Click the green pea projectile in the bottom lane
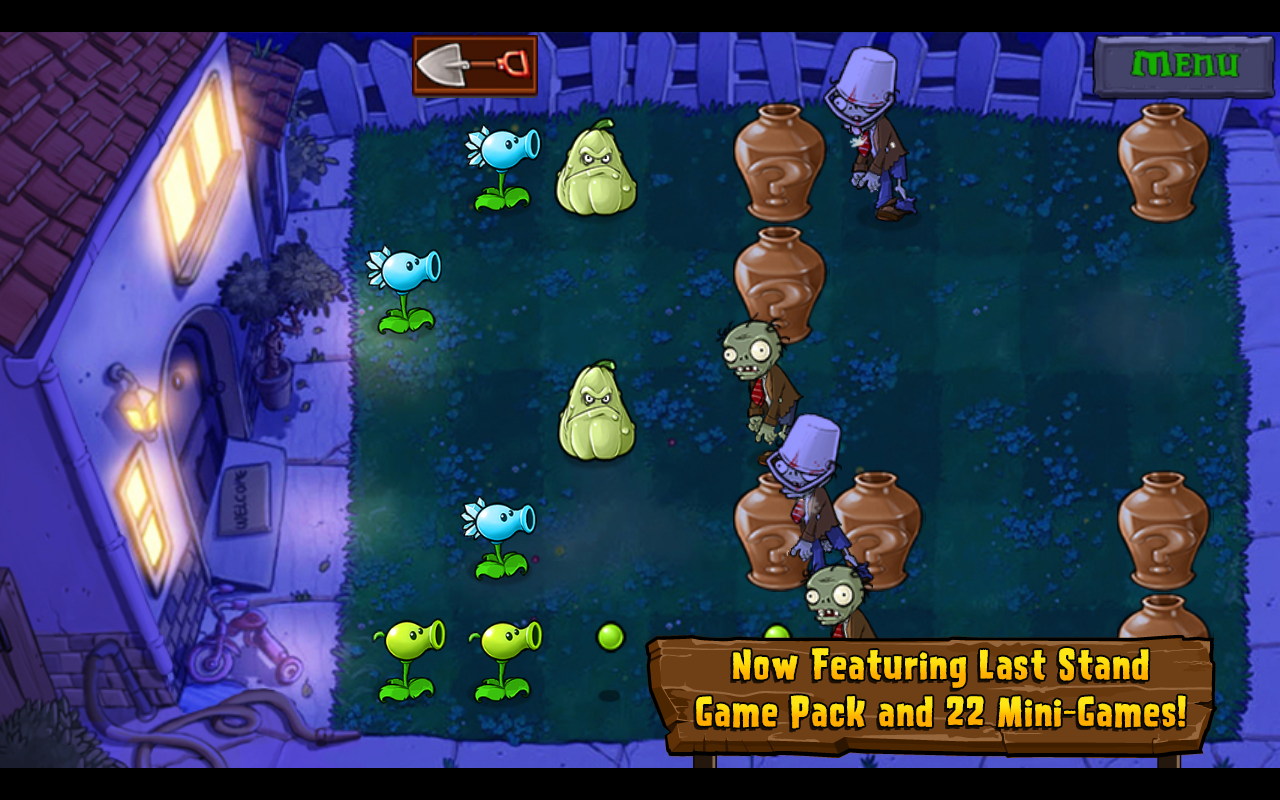The image size is (1280, 800). click(611, 637)
